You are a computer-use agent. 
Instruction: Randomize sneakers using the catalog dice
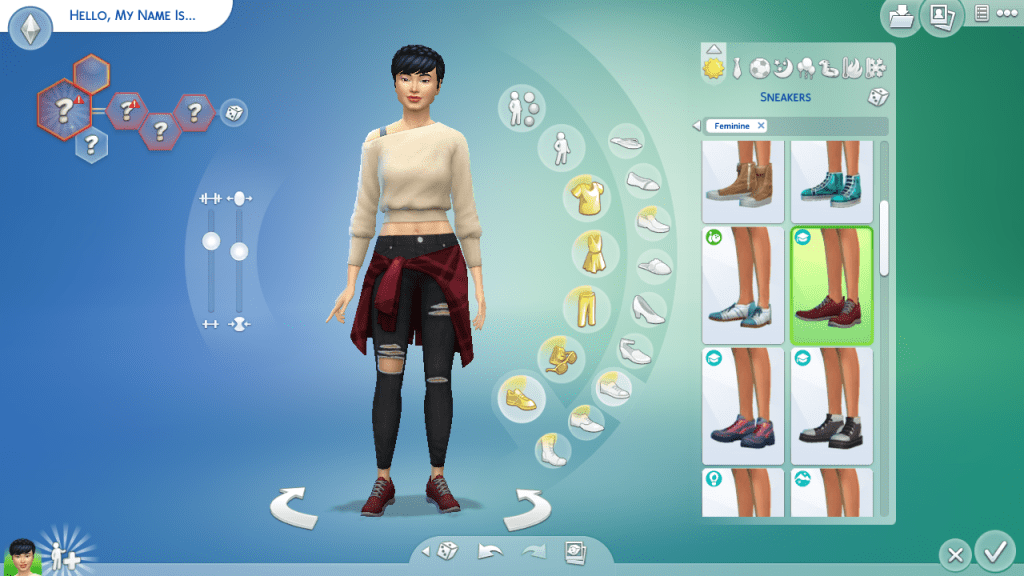pos(877,97)
